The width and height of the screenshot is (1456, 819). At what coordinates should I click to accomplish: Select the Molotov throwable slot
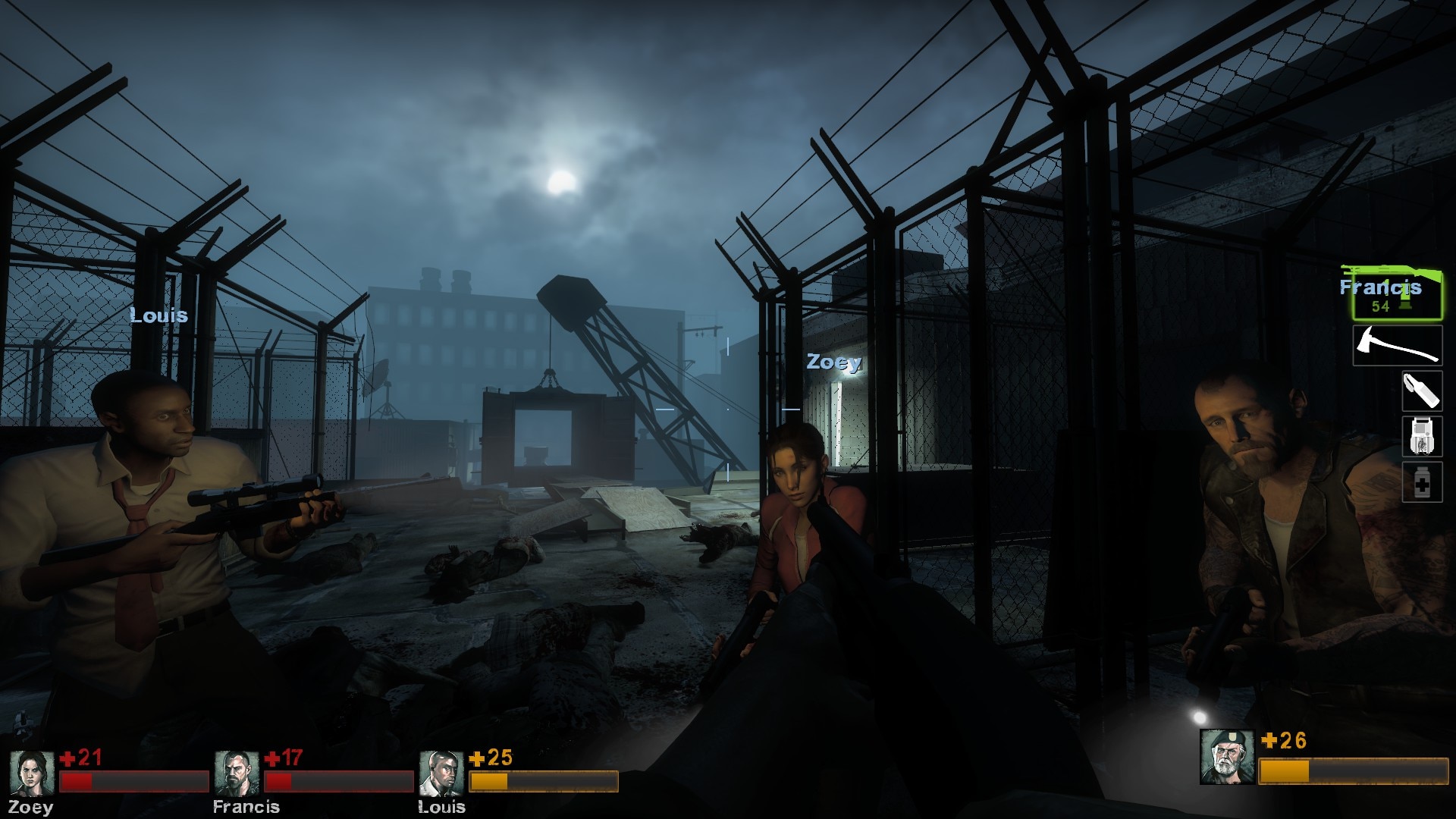(x=1422, y=393)
